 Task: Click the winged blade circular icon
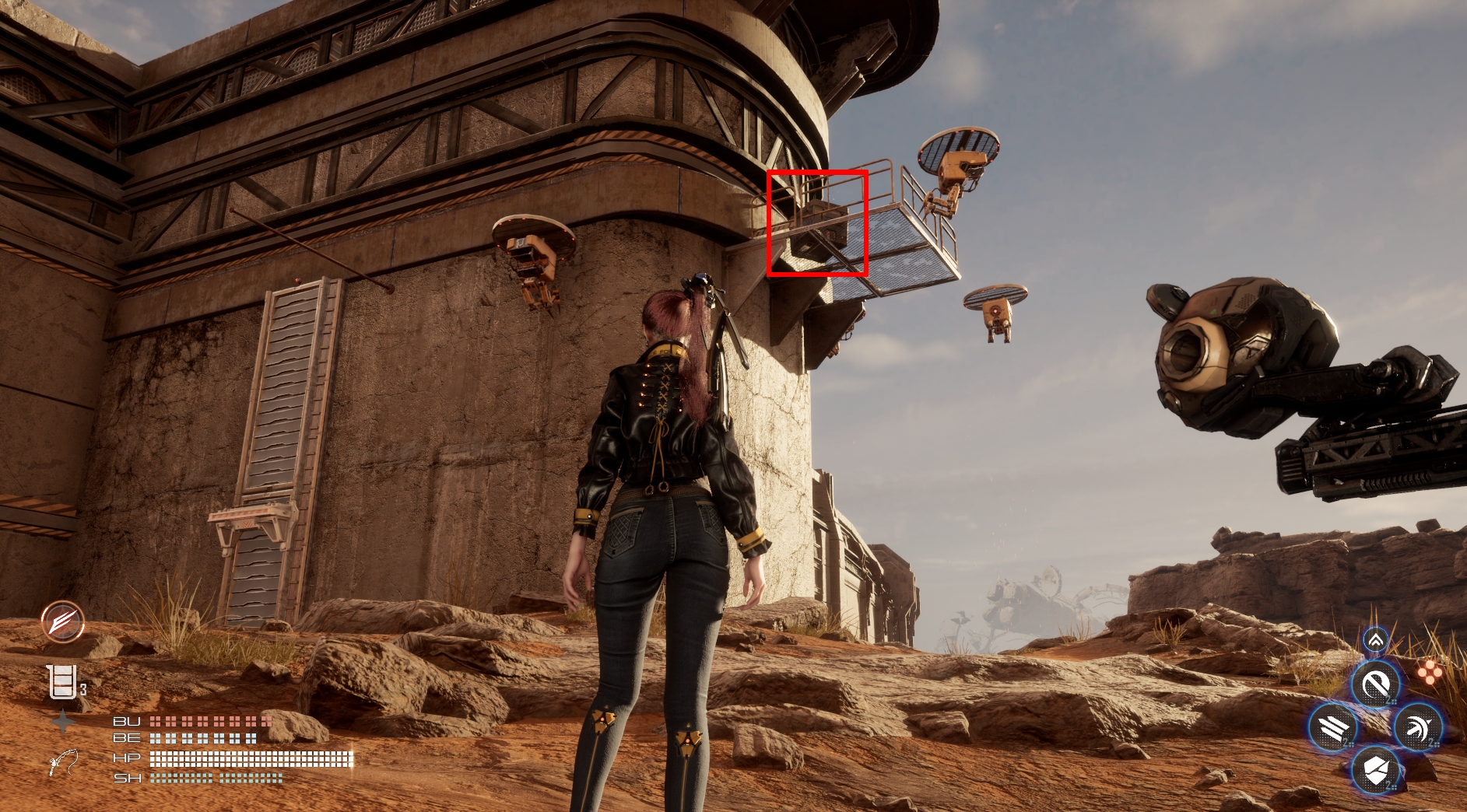tap(63, 621)
